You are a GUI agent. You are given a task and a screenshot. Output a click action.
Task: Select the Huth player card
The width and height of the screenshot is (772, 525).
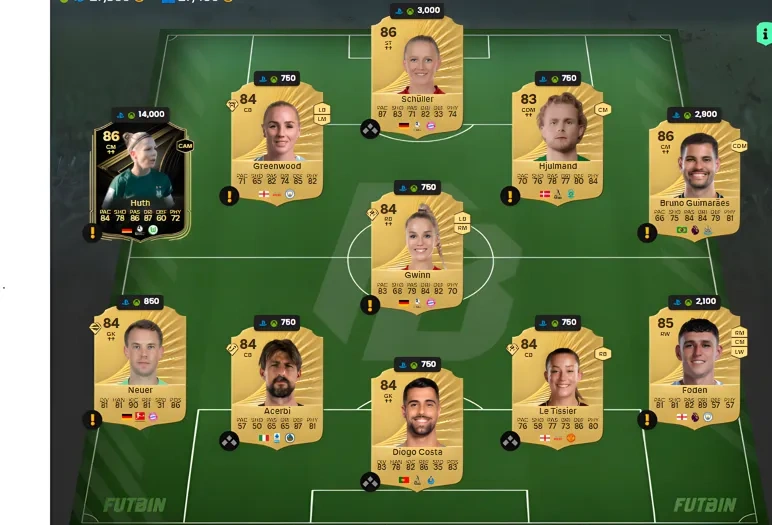click(140, 181)
